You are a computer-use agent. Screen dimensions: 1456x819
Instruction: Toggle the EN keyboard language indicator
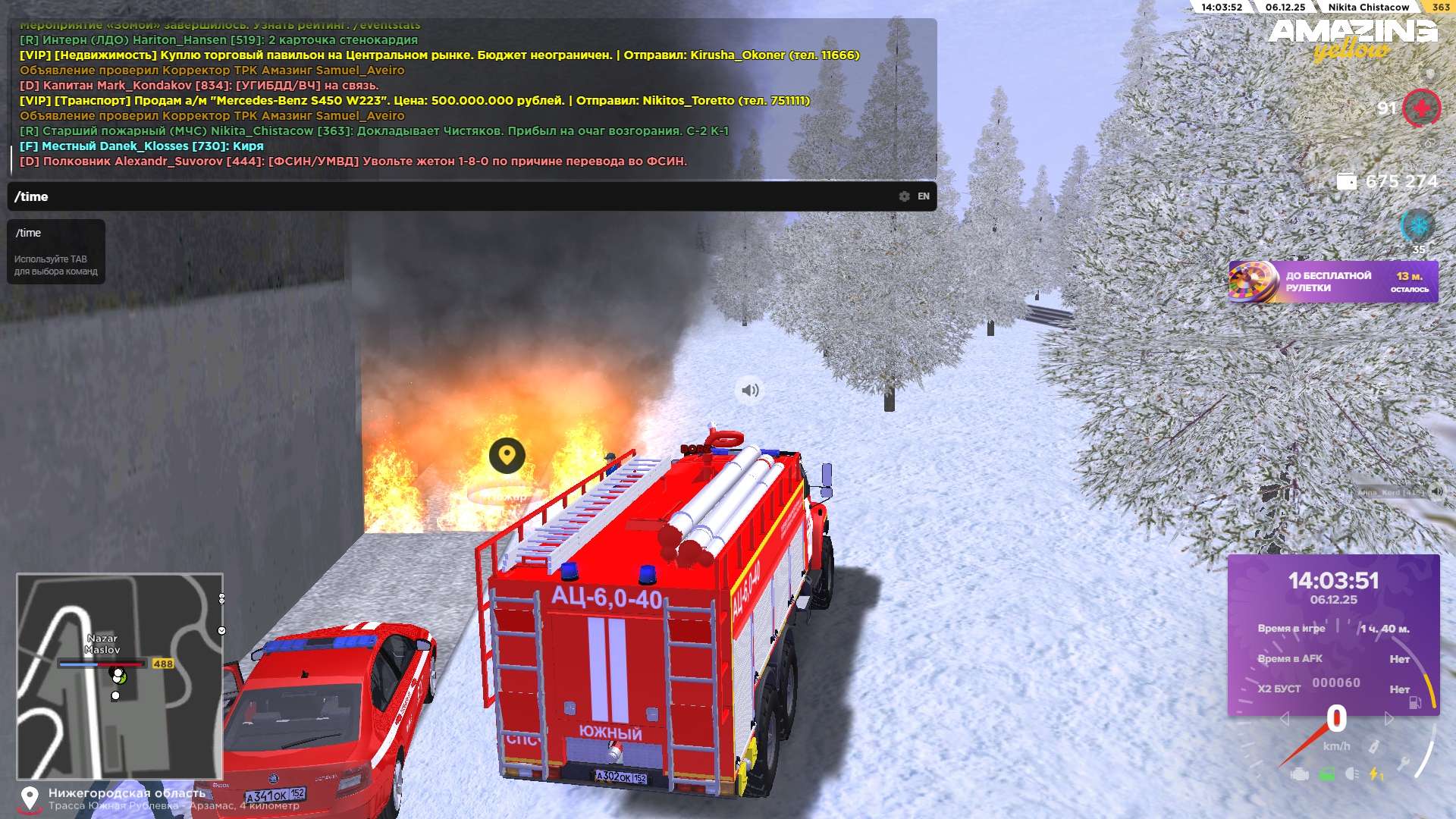pos(924,196)
